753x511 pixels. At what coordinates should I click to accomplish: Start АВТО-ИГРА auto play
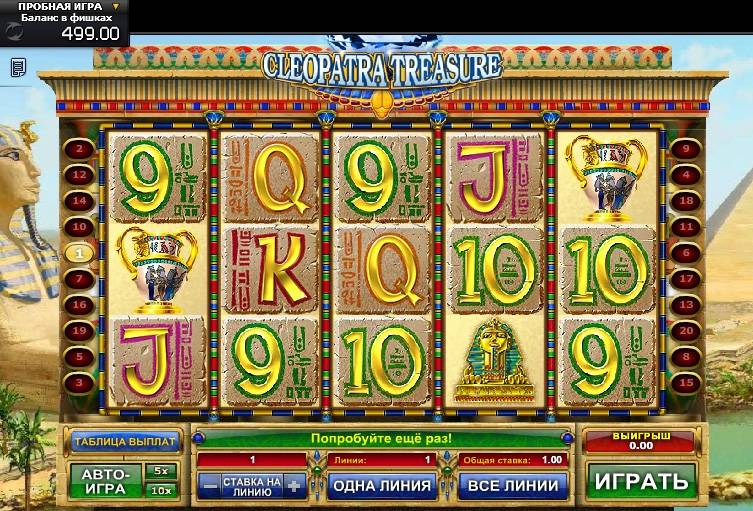pyautogui.click(x=104, y=481)
